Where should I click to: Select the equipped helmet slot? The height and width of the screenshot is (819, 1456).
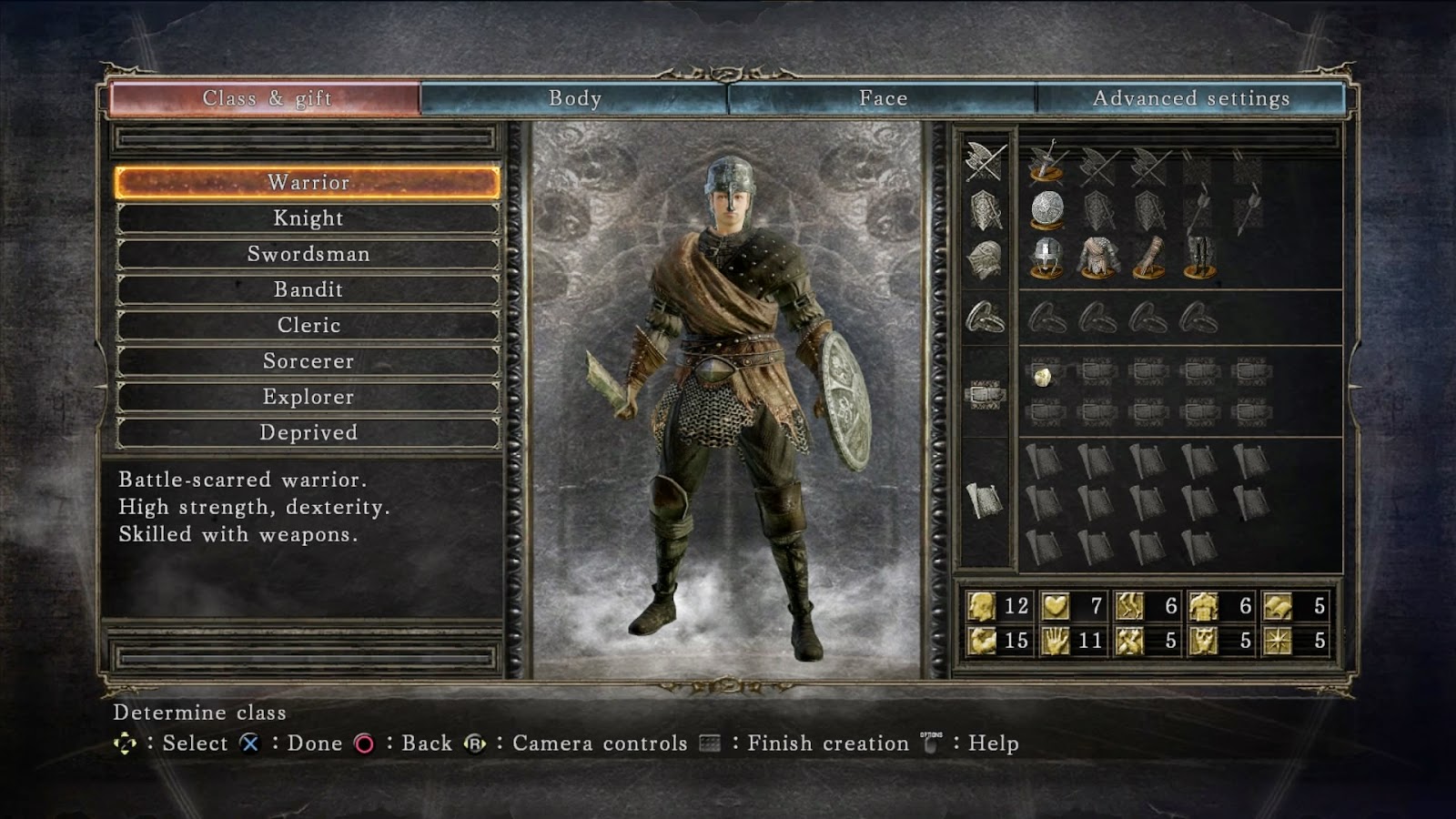tap(1046, 257)
